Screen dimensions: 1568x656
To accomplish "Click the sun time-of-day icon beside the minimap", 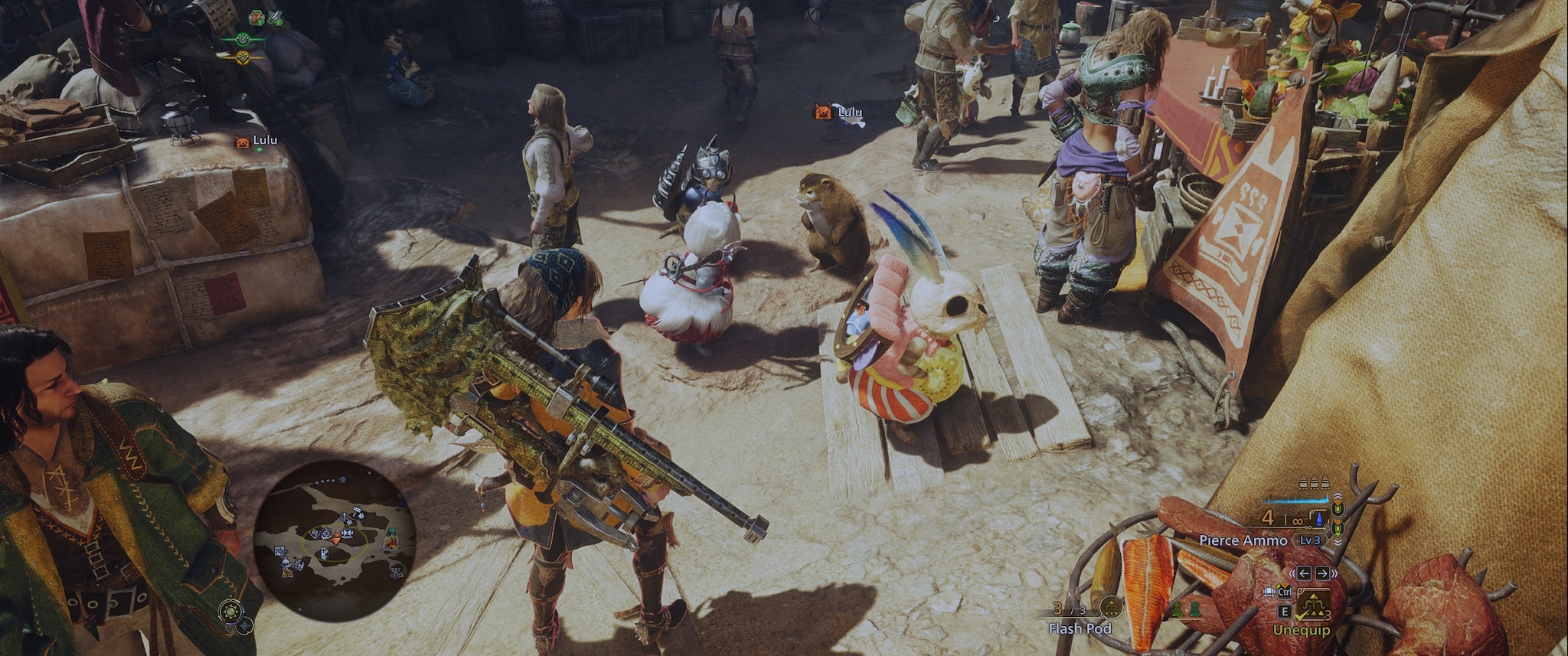I will 230,612.
